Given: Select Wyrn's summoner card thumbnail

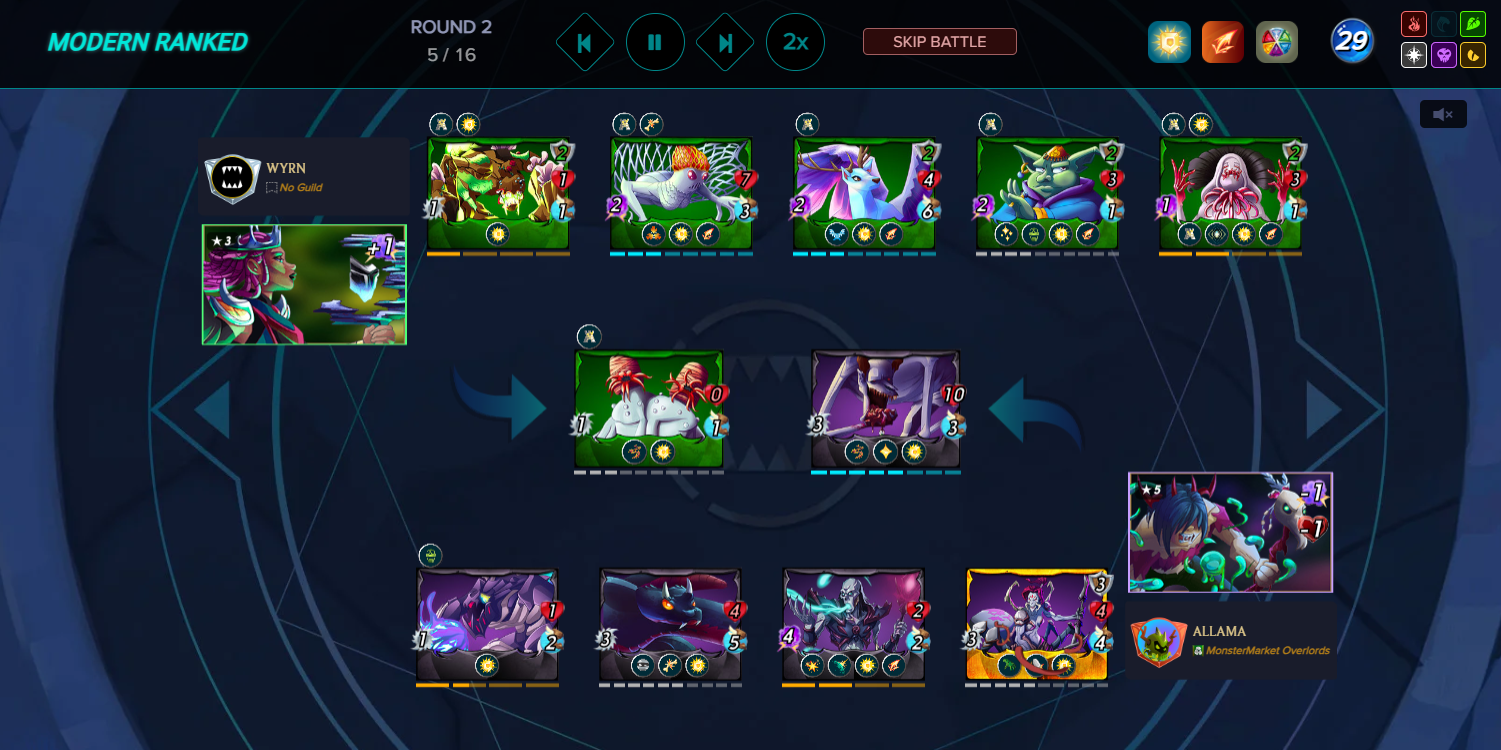Looking at the screenshot, I should click(x=304, y=285).
